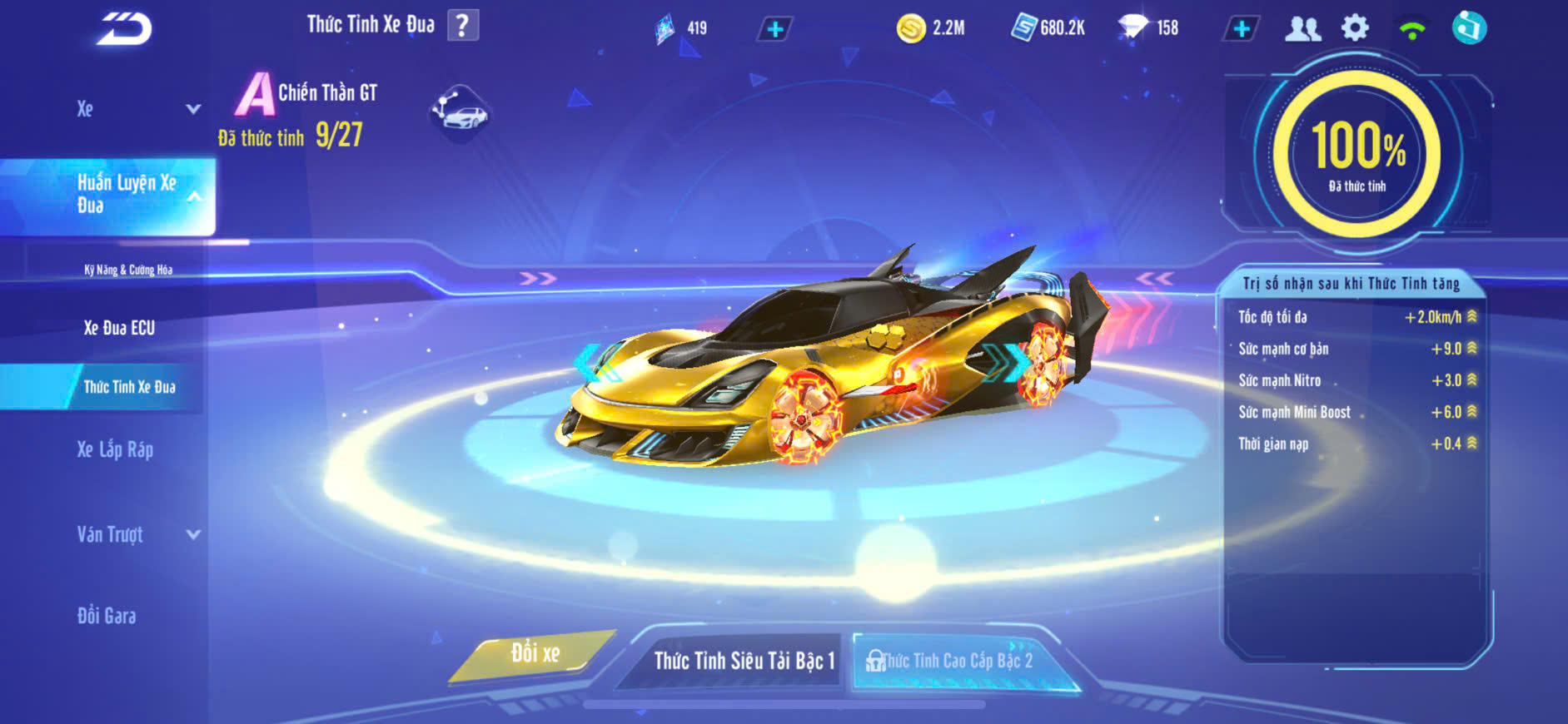Add more diamonds with plus button
Screen dimensions: 1568x724
click(1241, 29)
